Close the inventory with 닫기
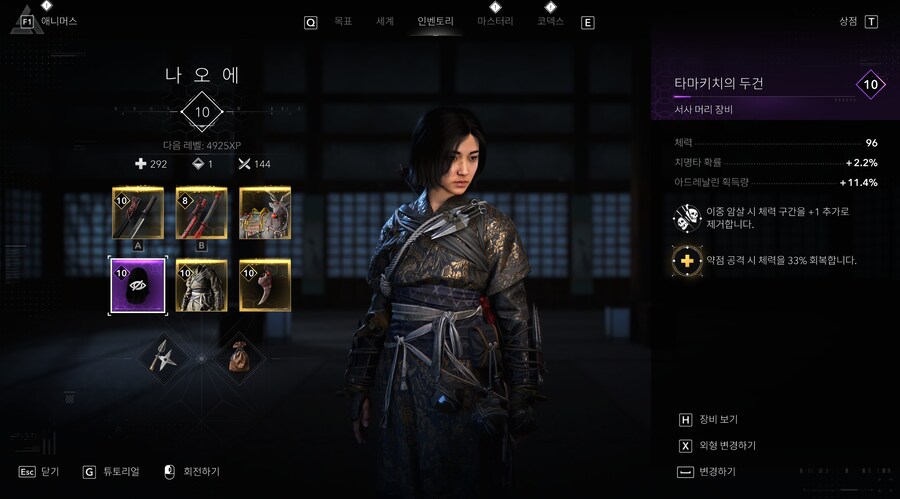This screenshot has width=900, height=499. coord(50,471)
